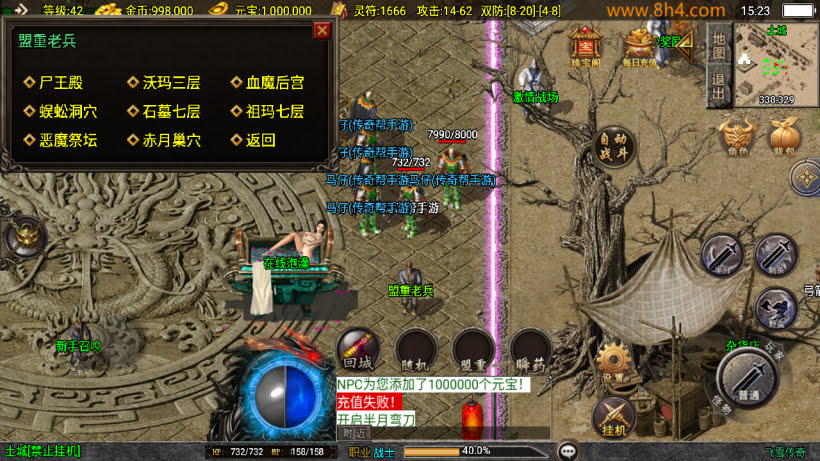820x461 pixels.
Task: Pick the 蜈蚣洞穴 destination
Action: tap(61, 112)
